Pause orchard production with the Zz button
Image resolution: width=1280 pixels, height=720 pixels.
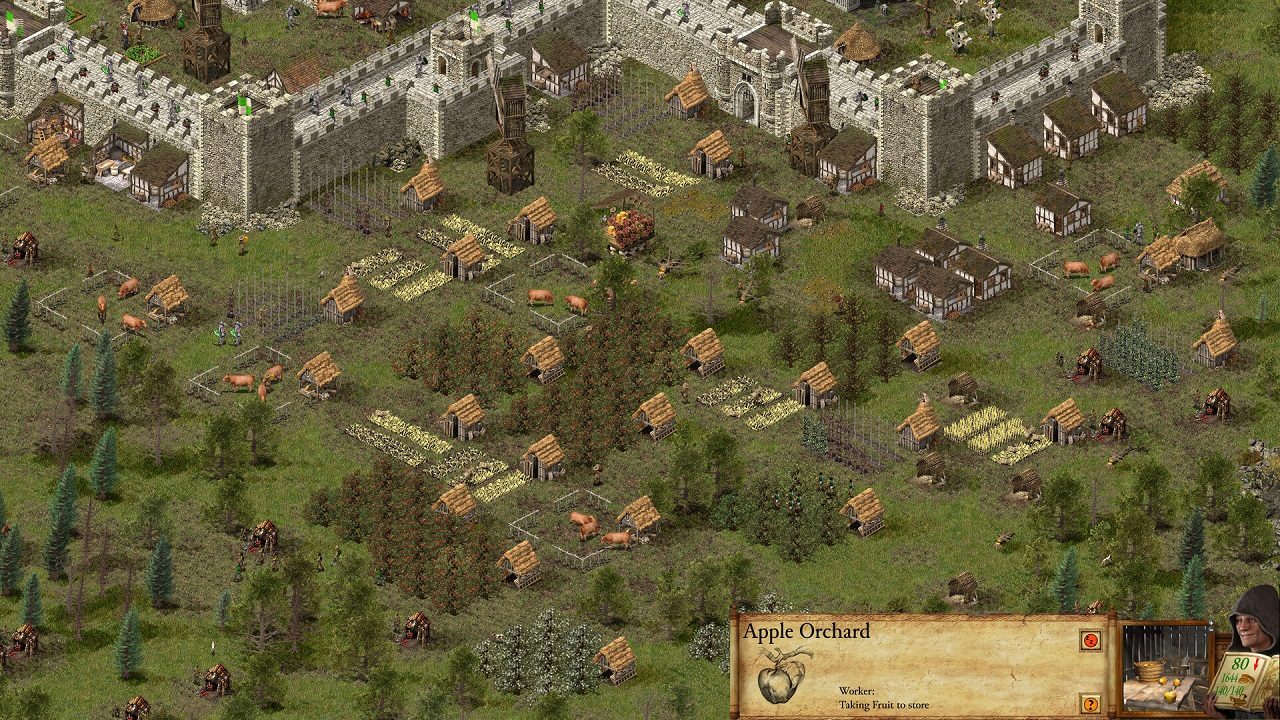1090,640
